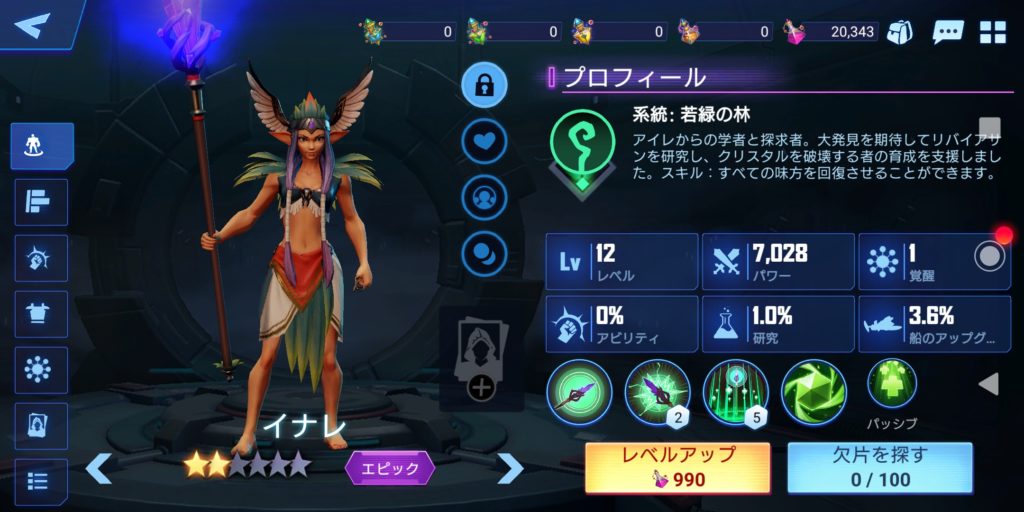
Task: Open the chat bubble icon
Action: tap(947, 32)
